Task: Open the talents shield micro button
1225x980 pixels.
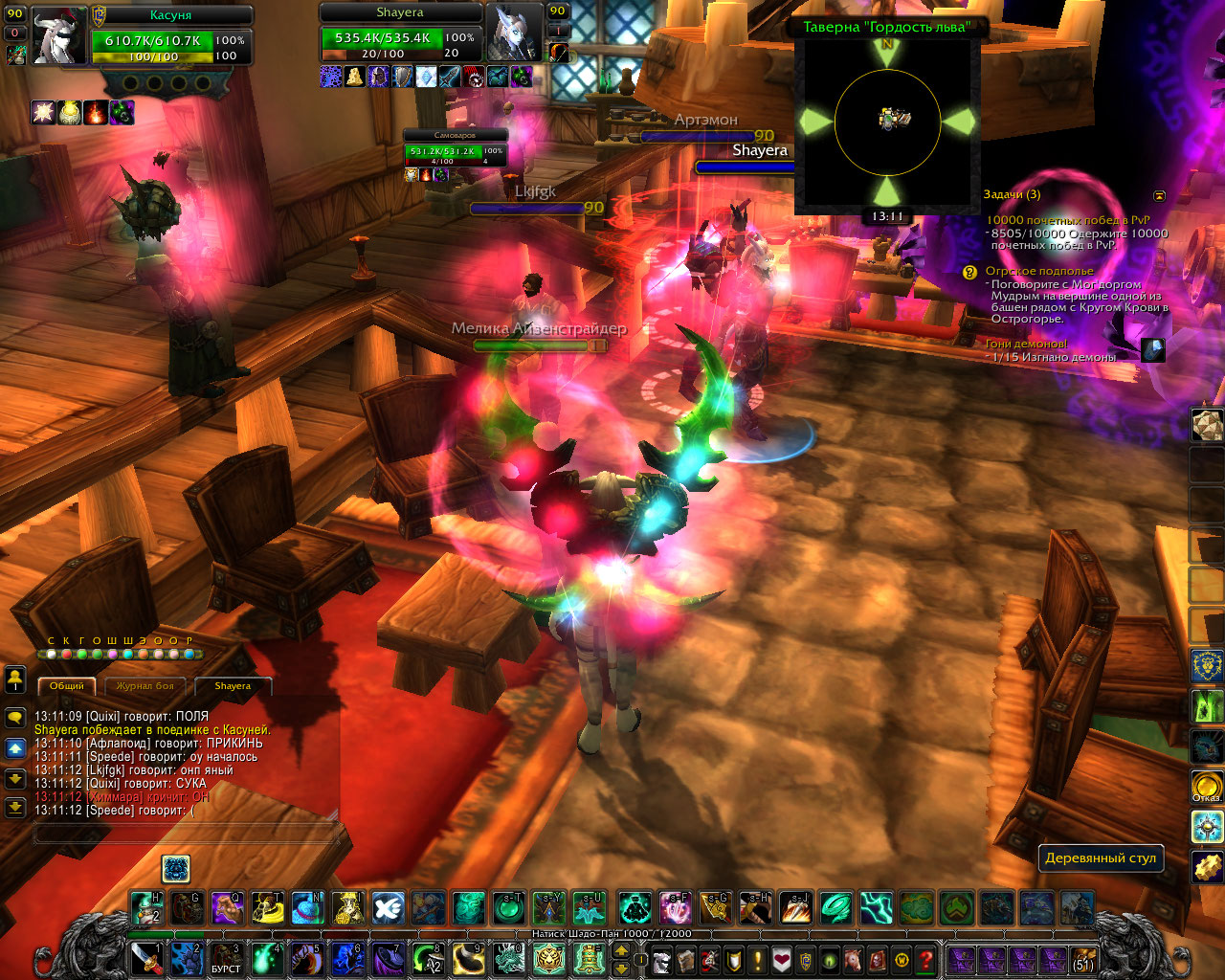Action: [x=734, y=959]
